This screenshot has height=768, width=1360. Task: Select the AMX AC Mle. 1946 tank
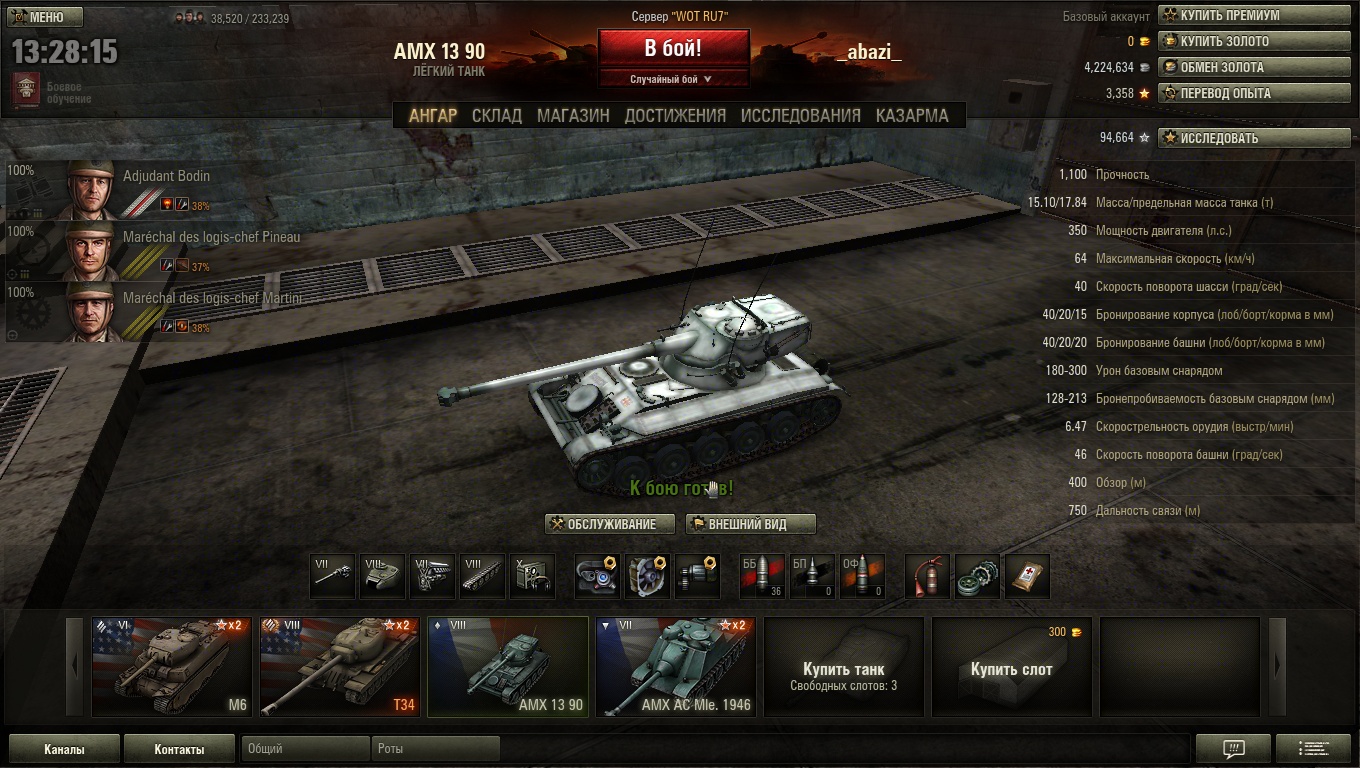click(x=675, y=666)
